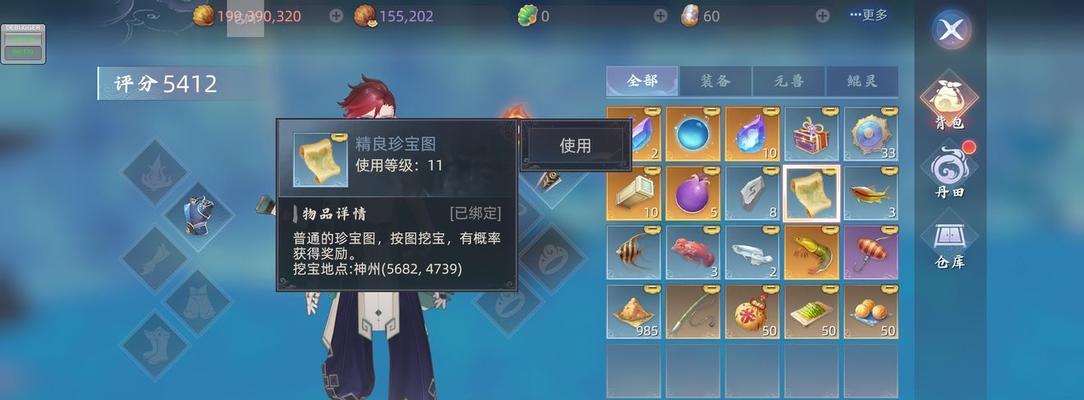Use the treasure map with 使用 button
This screenshot has height=400, width=1084.
coord(575,145)
